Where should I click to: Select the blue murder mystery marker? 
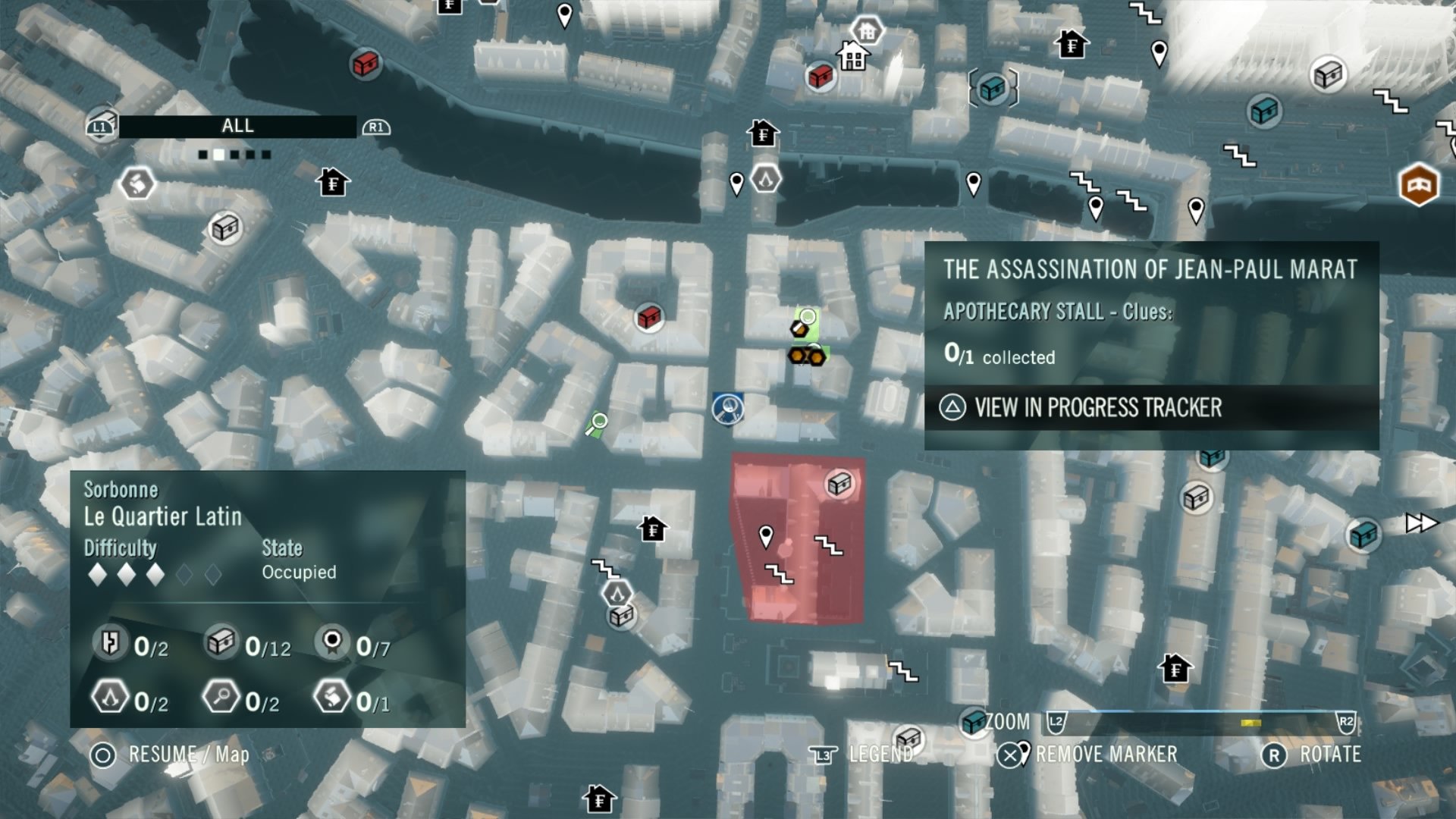click(728, 408)
